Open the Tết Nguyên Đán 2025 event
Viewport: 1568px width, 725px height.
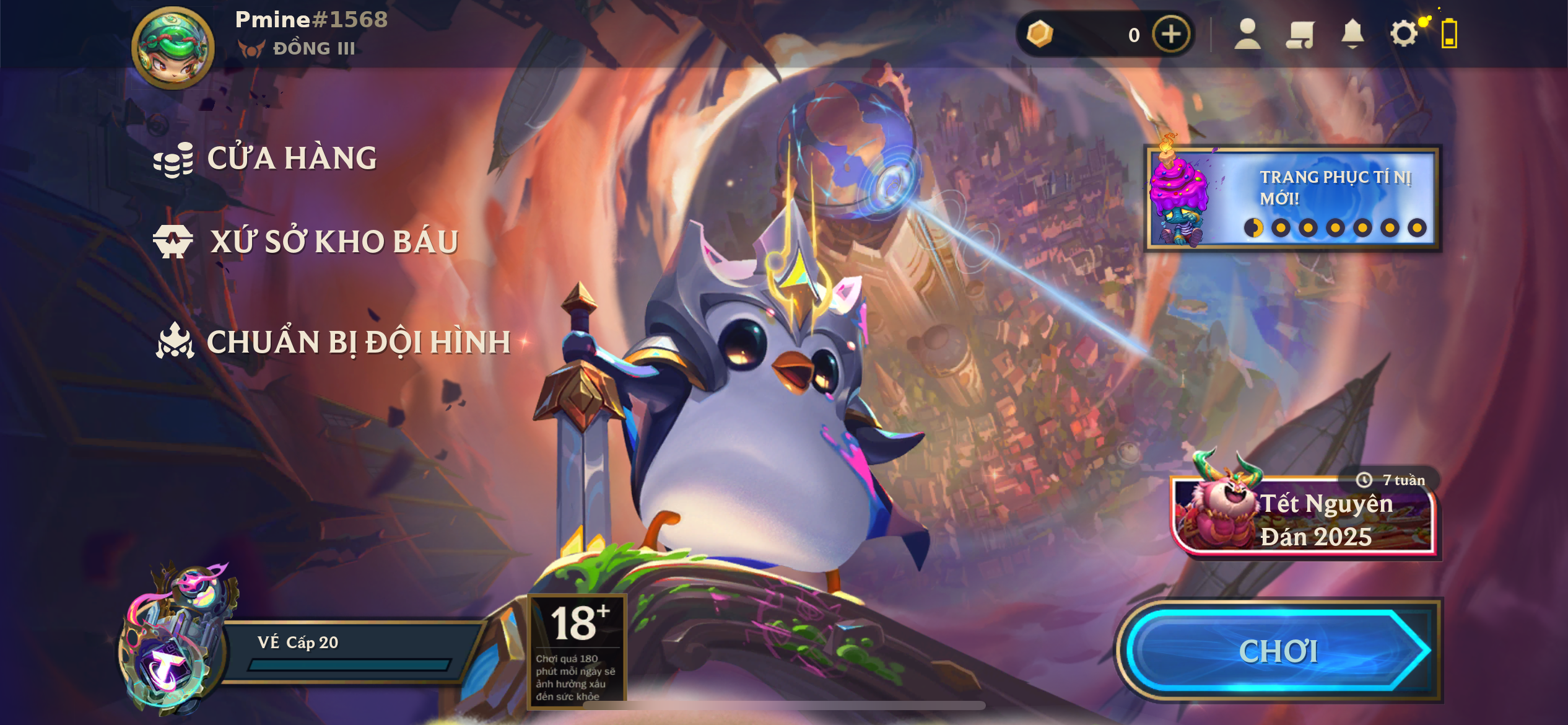1304,518
